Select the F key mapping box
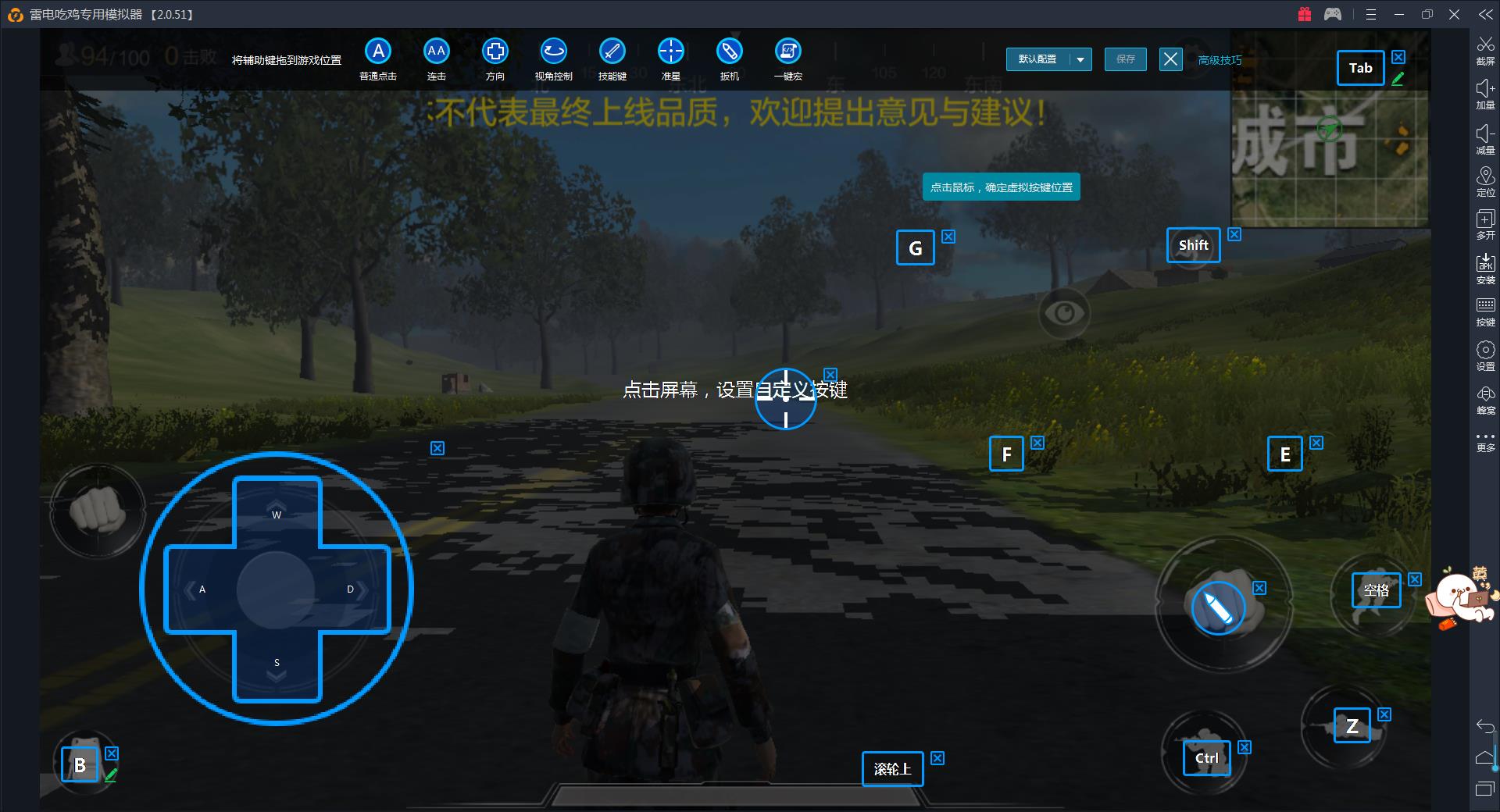Viewport: 1500px width, 812px height. click(1006, 454)
